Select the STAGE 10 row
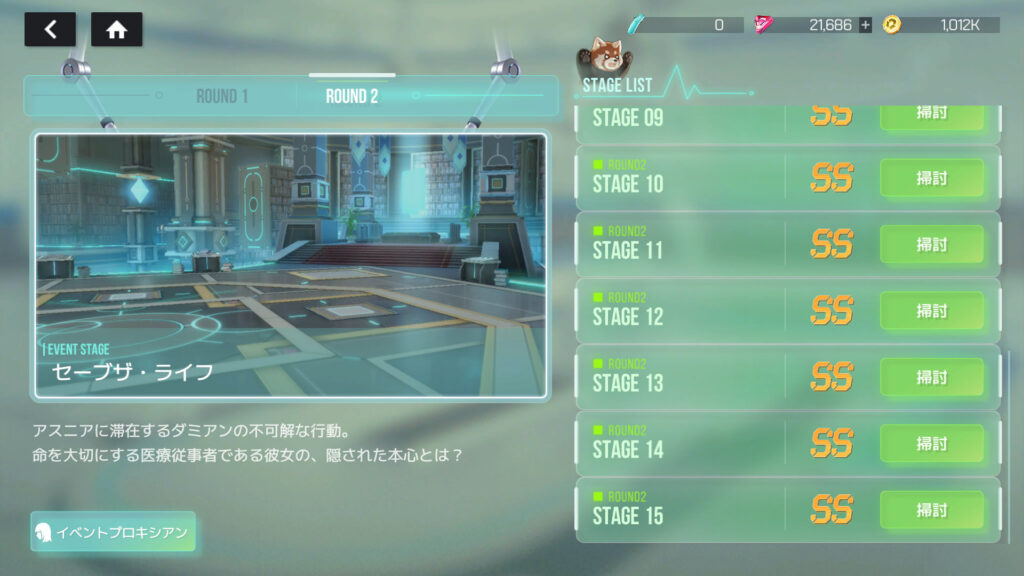 680,178
